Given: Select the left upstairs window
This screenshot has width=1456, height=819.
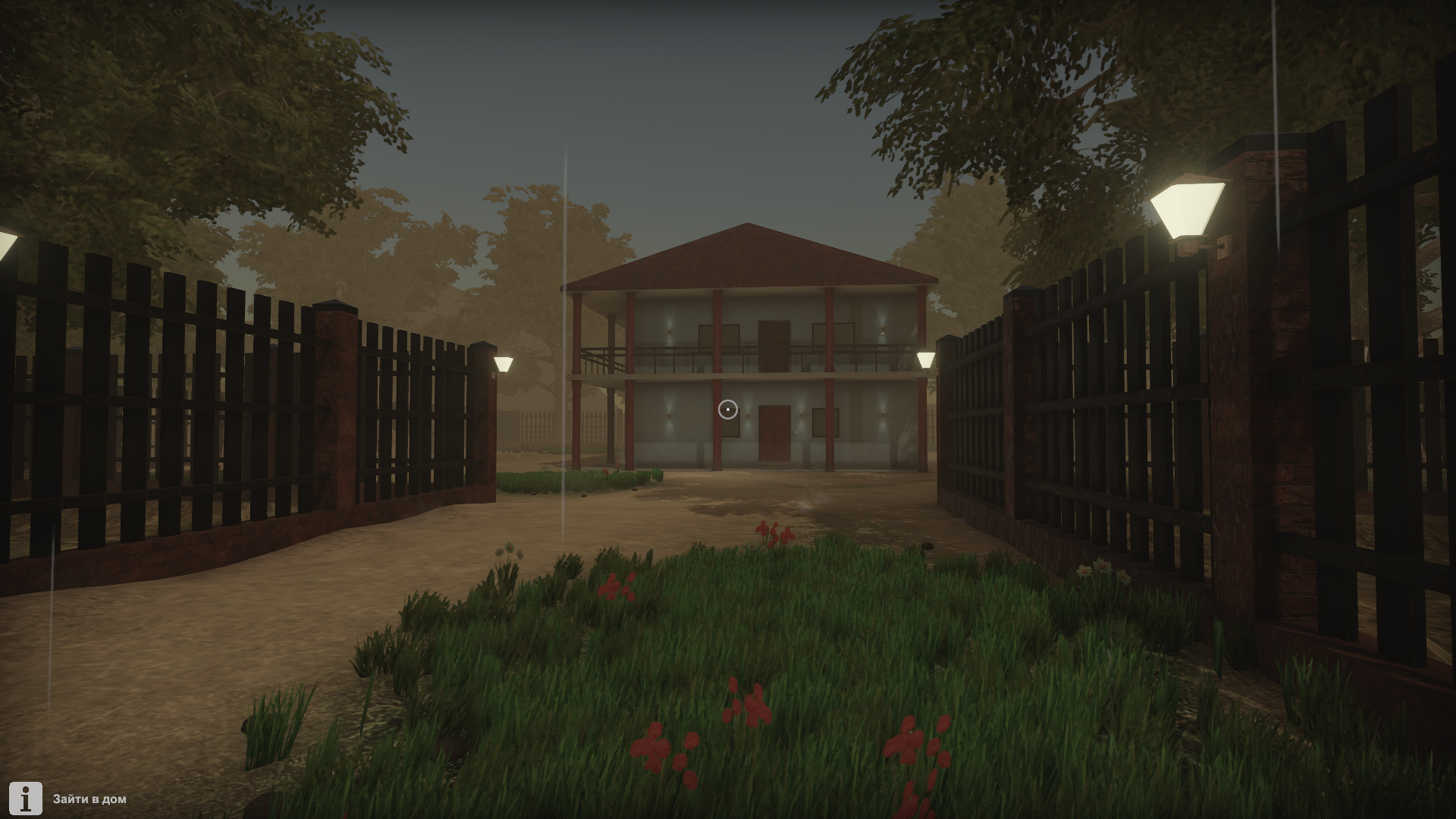Looking at the screenshot, I should pyautogui.click(x=719, y=334).
